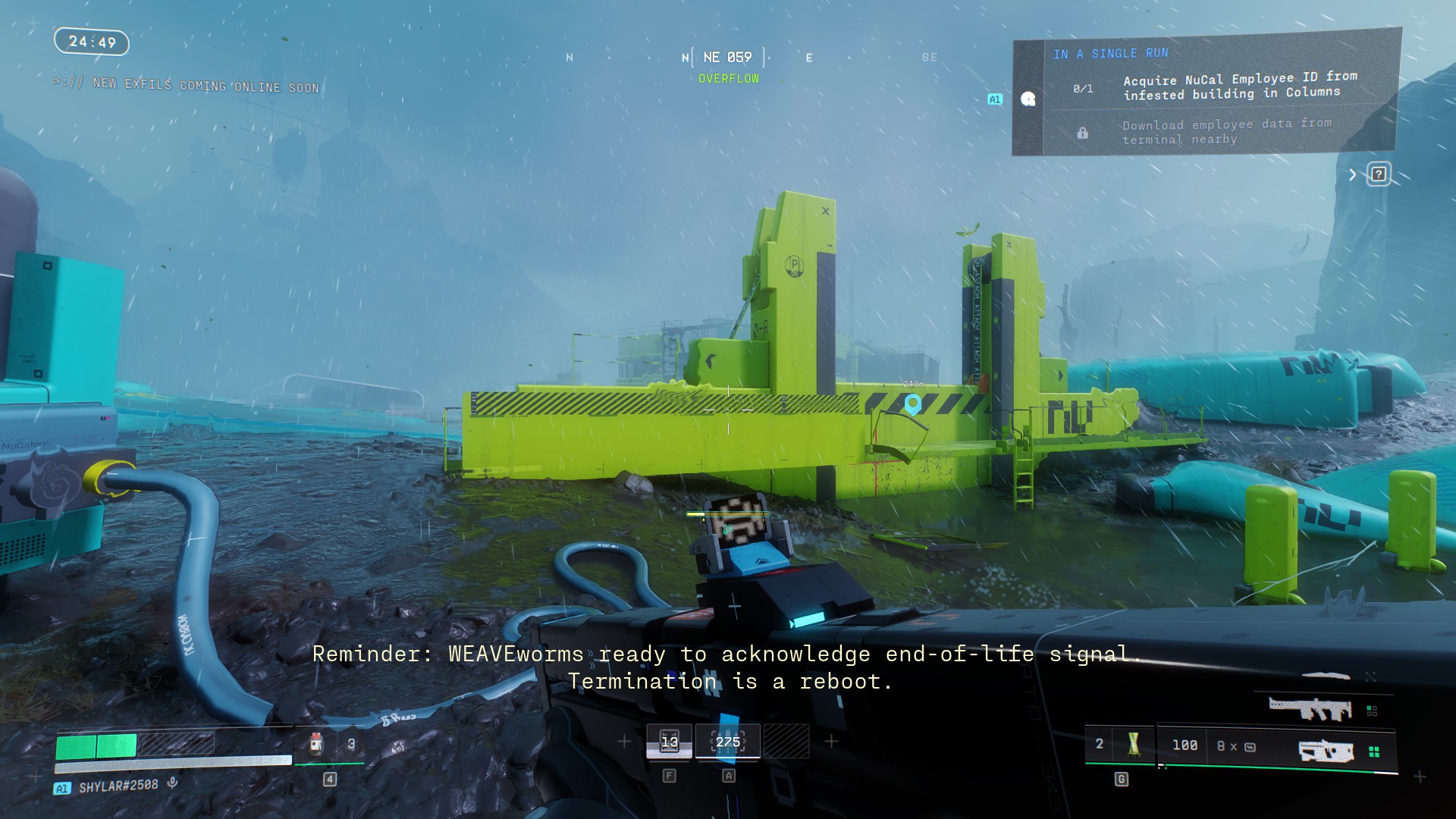
Task: Switch to the rifle in the upper weapon slot
Action: [x=1310, y=709]
